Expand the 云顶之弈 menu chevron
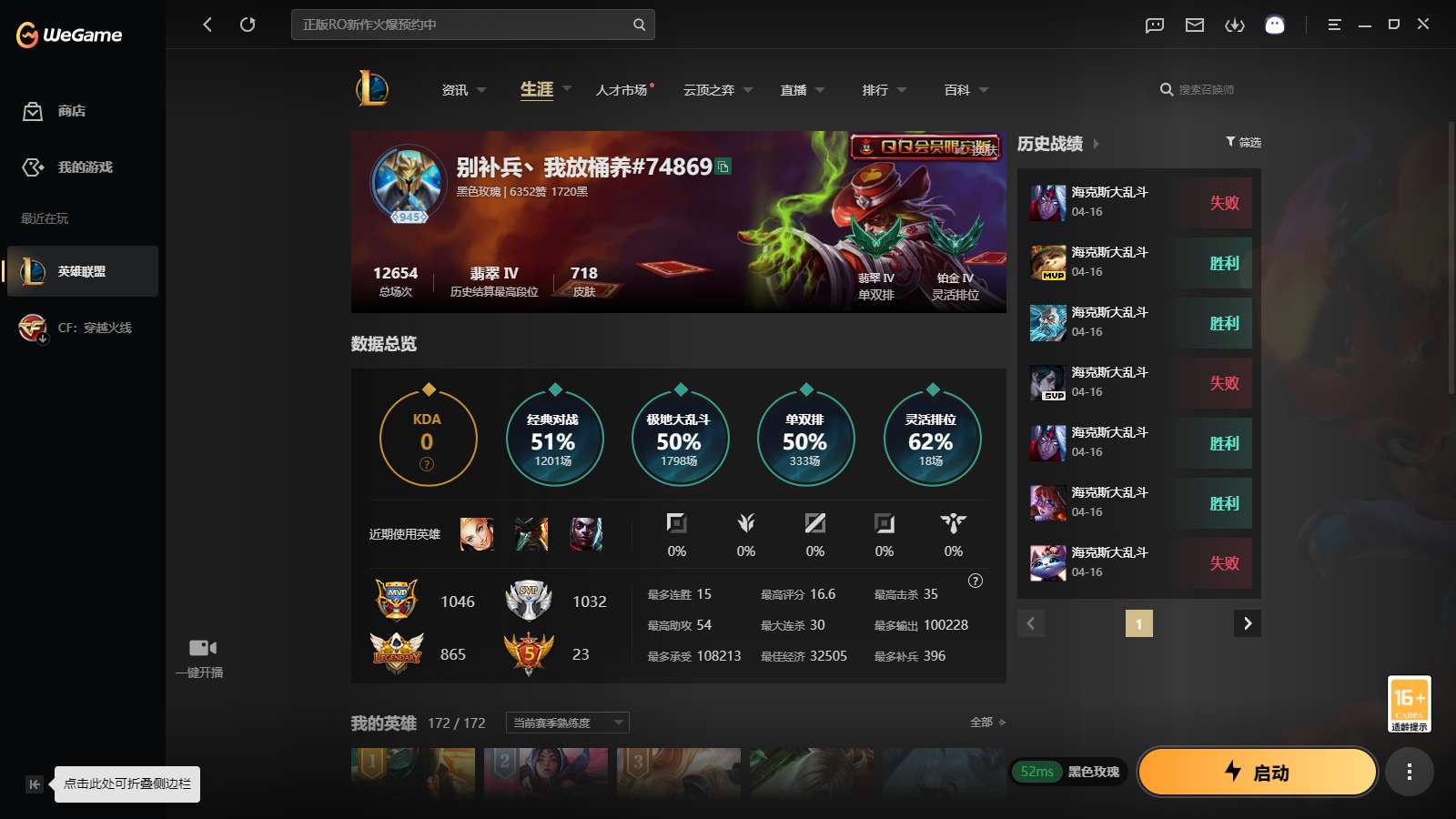 click(x=748, y=90)
